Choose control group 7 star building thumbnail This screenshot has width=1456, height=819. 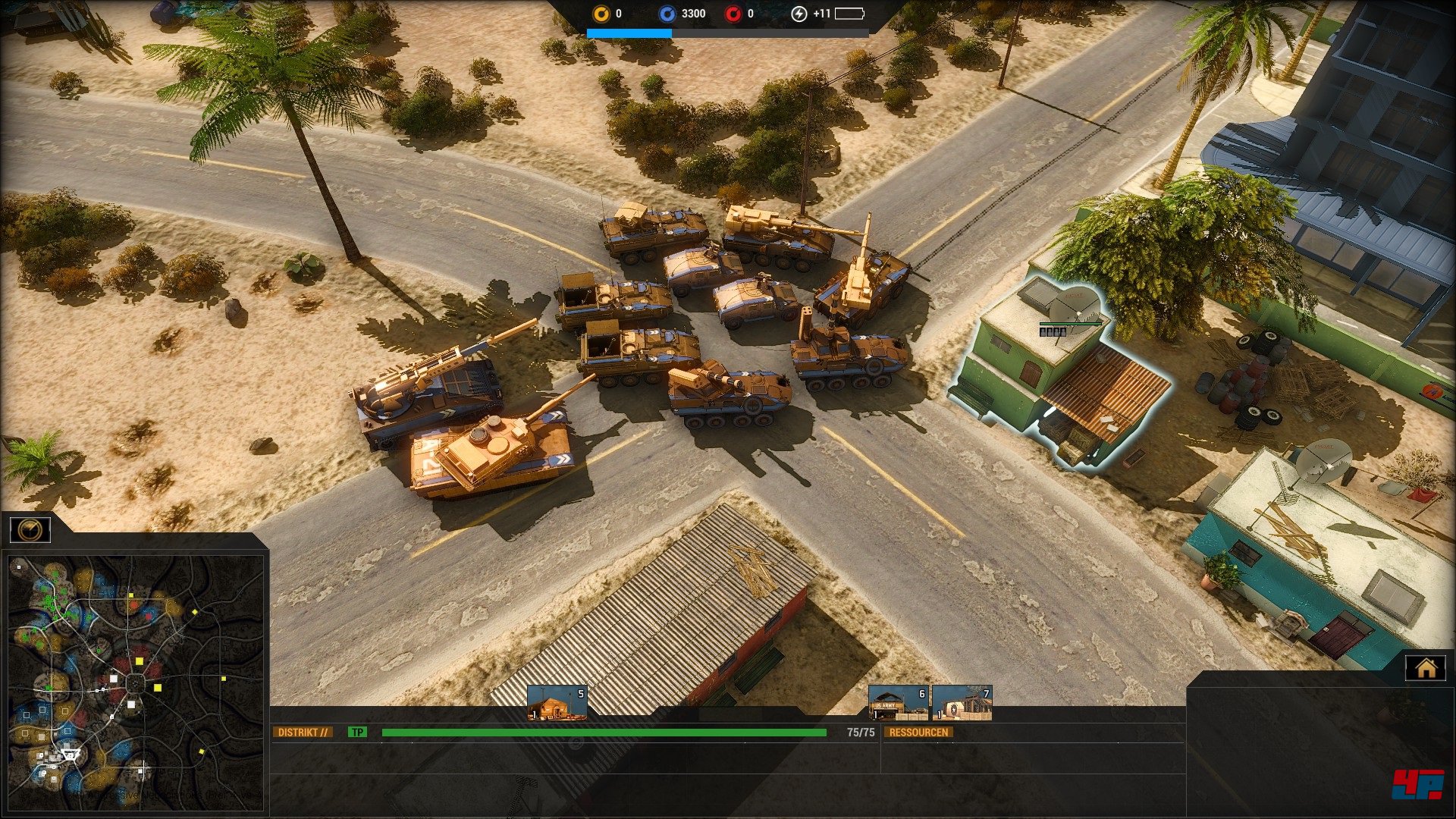coord(962,703)
